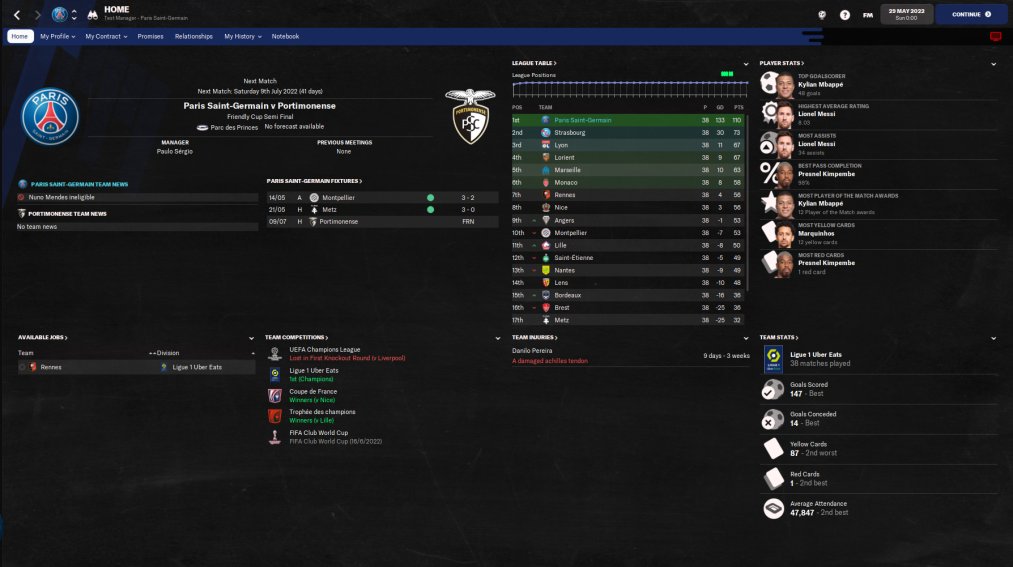Click the Continue button
The image size is (1013, 567).
[x=971, y=15]
